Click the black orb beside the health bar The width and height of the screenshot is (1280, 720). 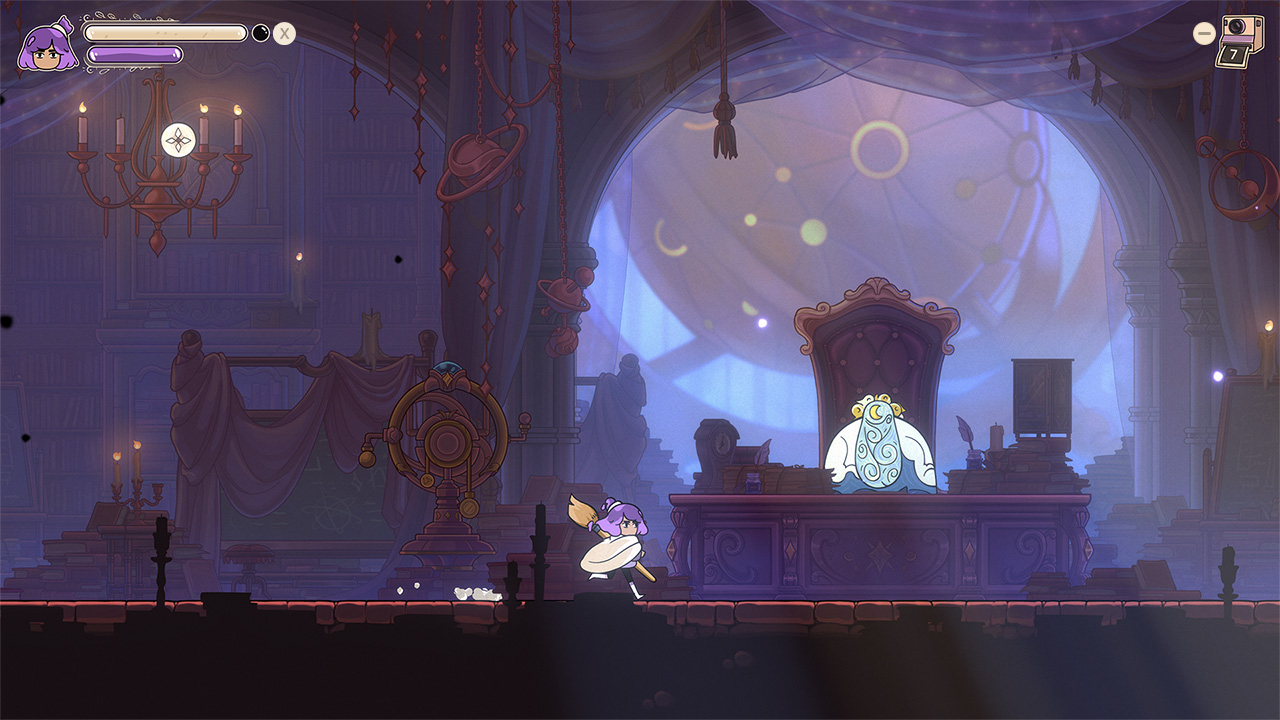[x=260, y=33]
